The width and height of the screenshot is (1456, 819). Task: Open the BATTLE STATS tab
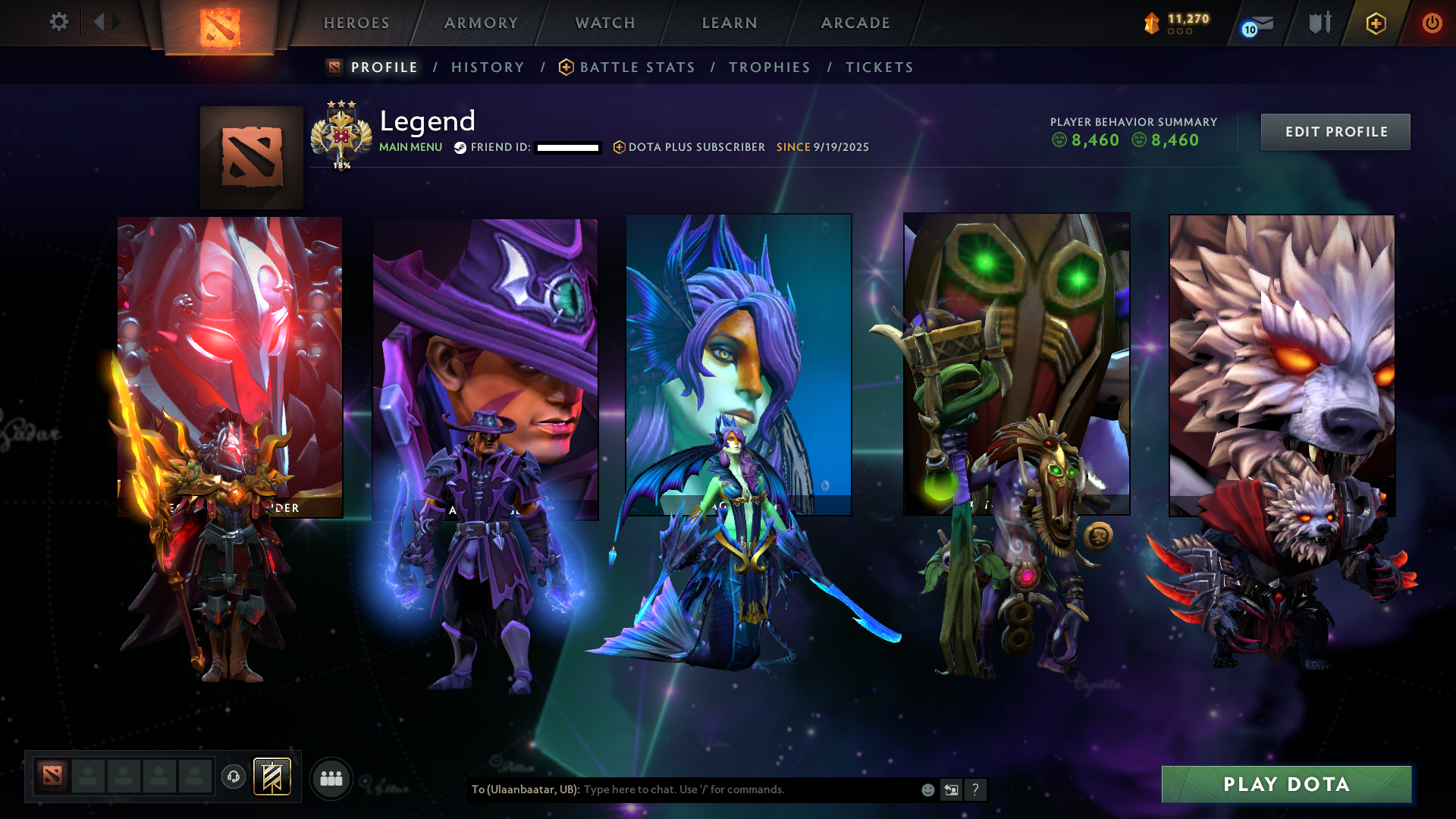point(637,67)
